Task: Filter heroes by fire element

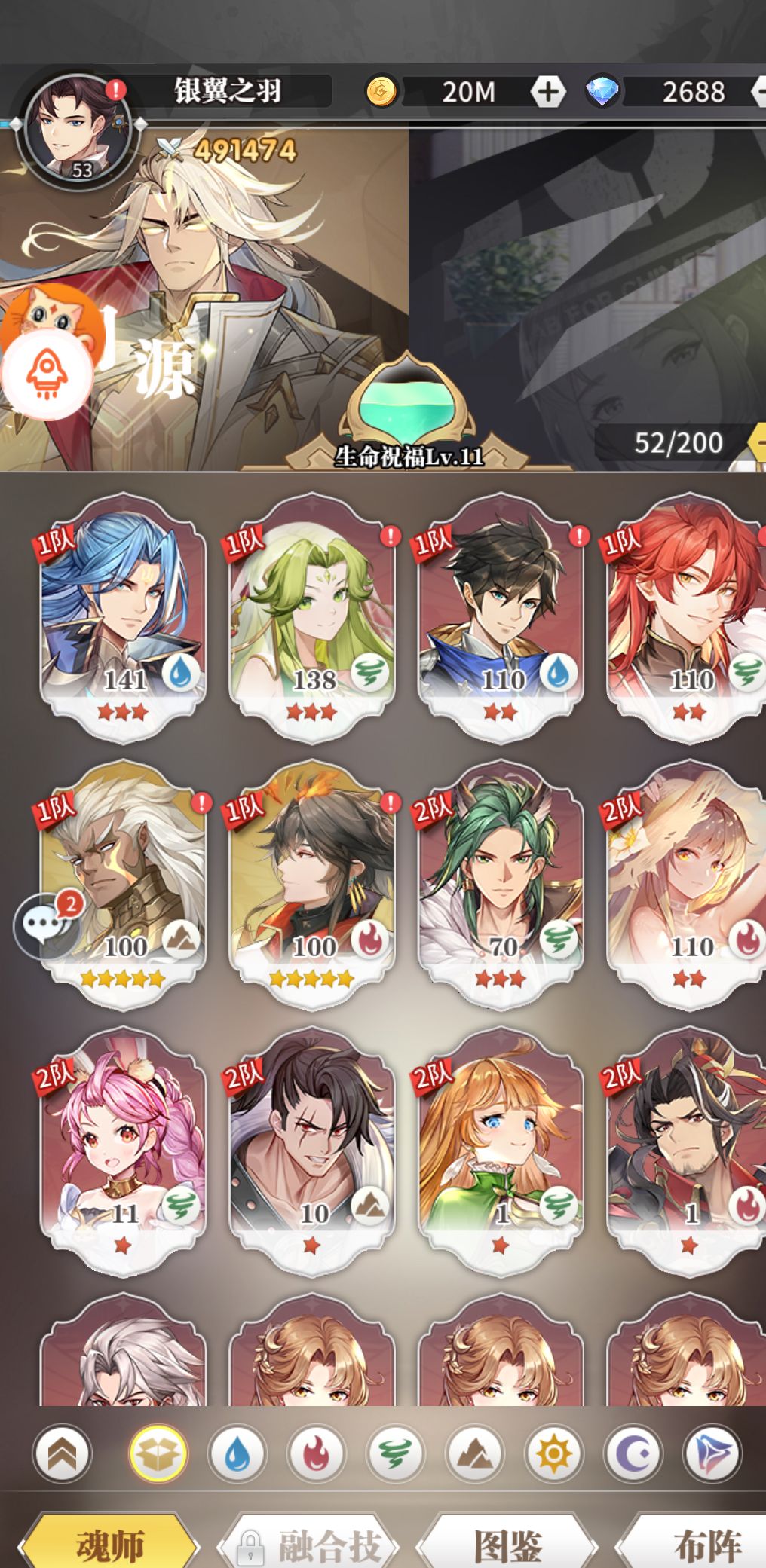Action: tap(316, 1453)
